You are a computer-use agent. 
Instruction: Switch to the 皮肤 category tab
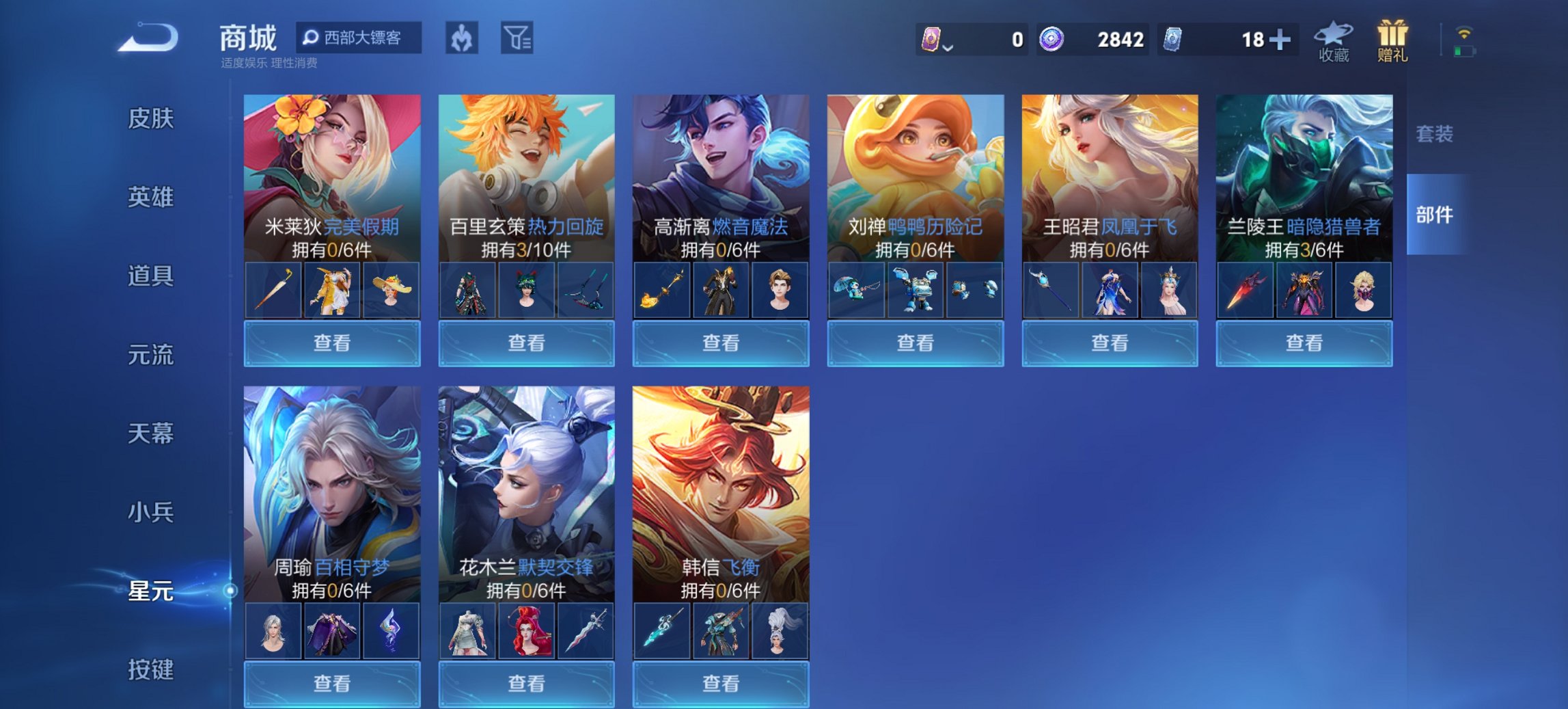point(151,120)
